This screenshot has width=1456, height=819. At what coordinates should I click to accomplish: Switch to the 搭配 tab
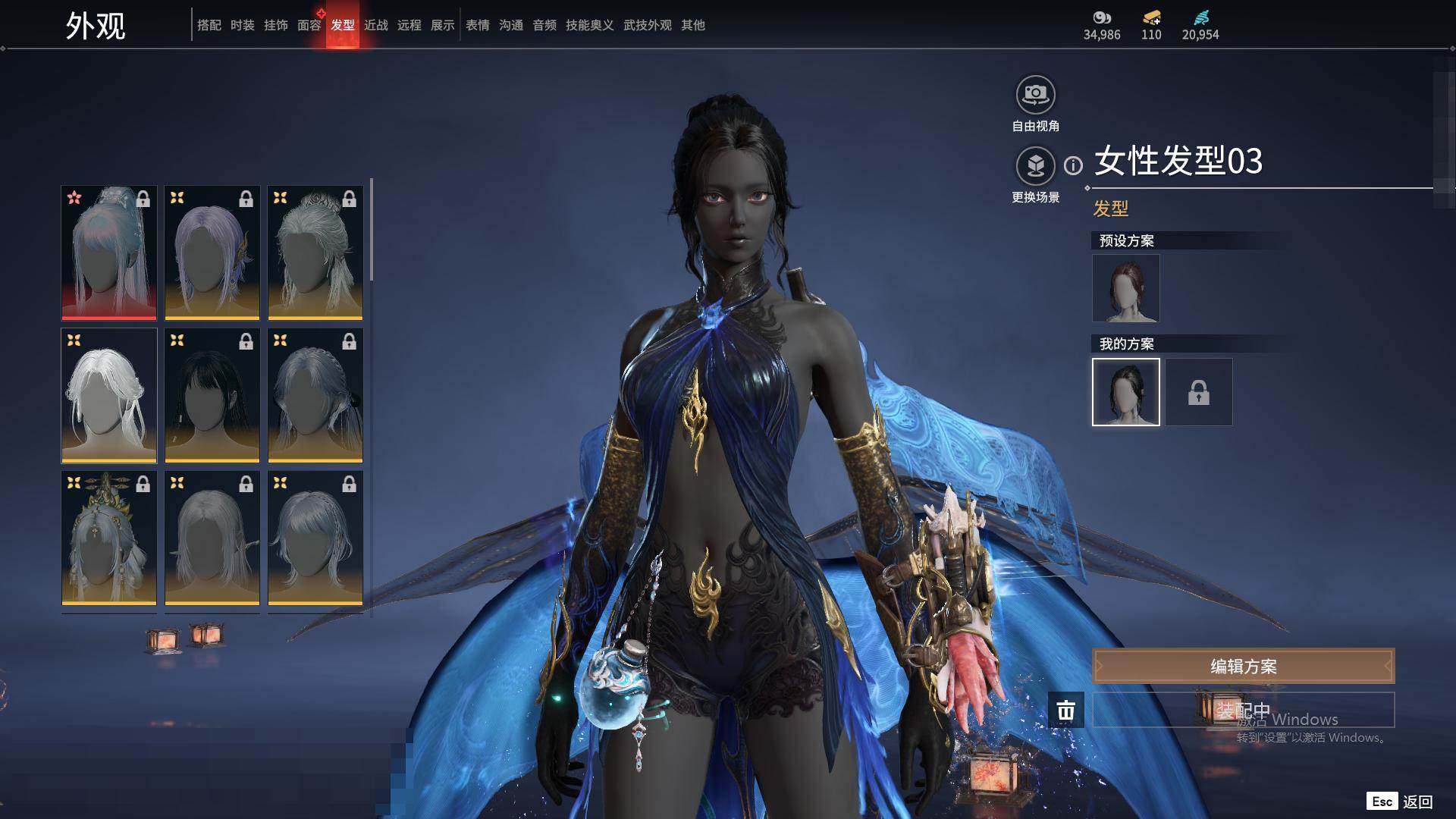(x=209, y=25)
